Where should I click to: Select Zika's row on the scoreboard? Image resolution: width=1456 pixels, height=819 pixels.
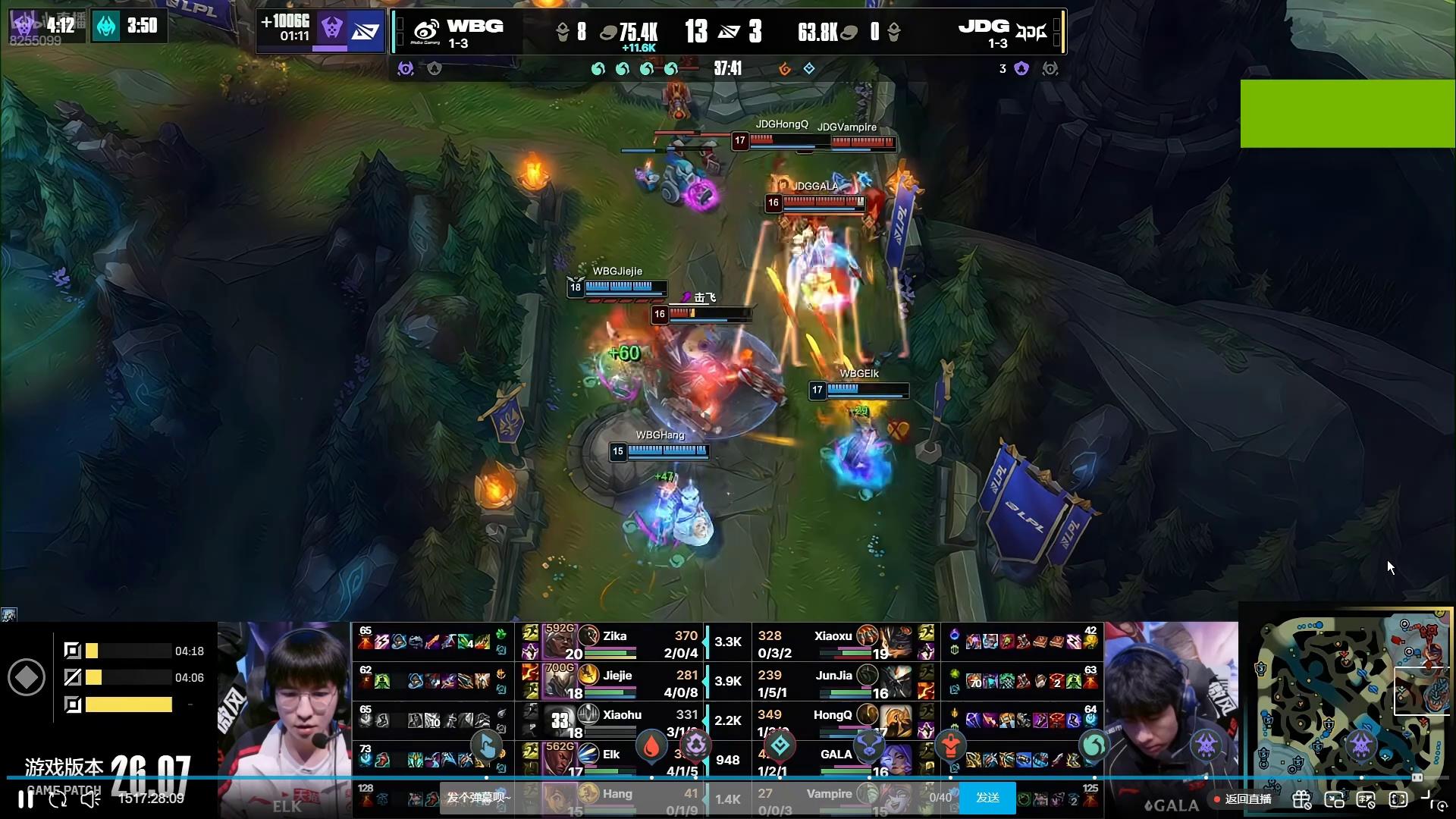(614, 643)
